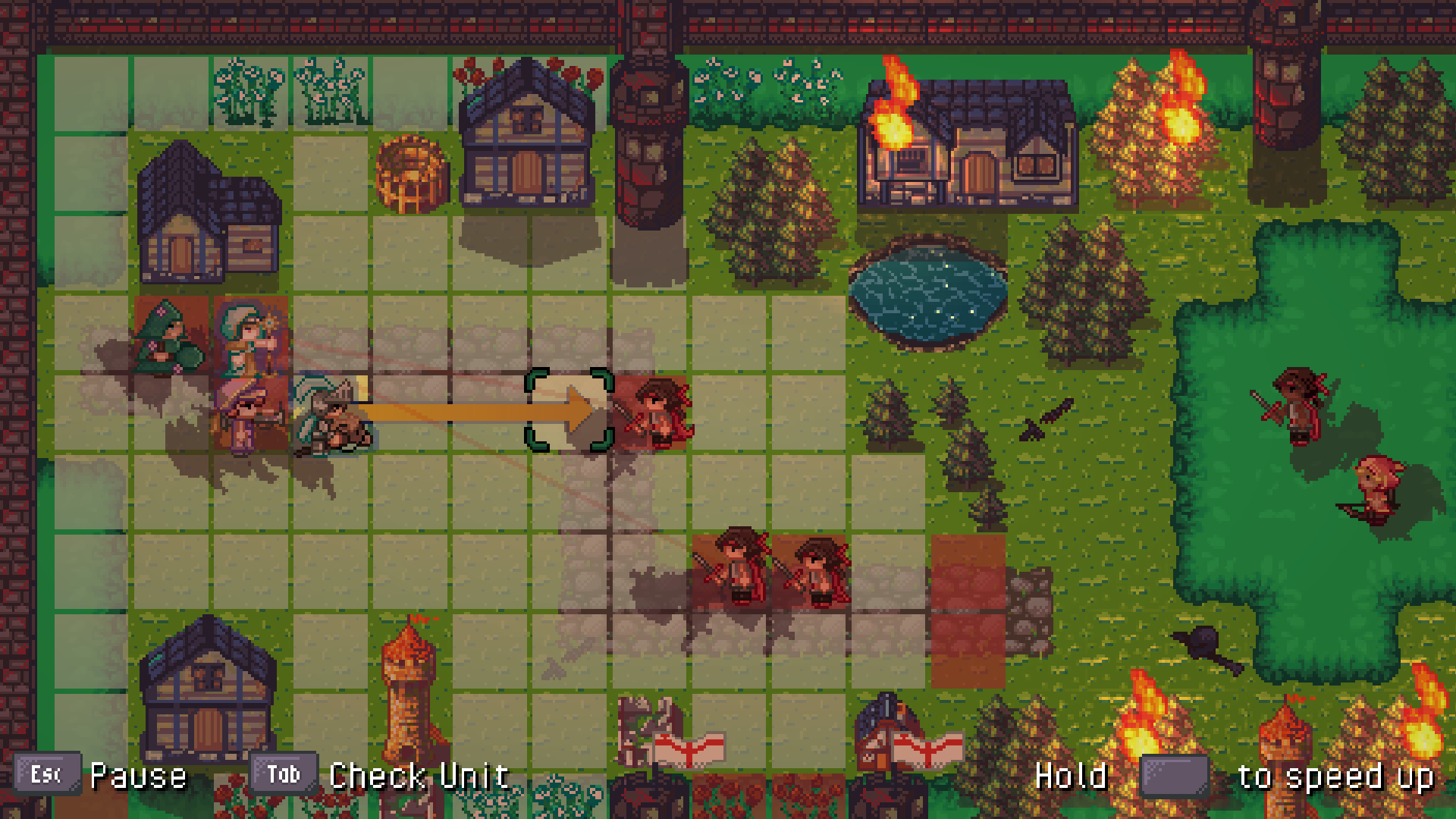Click the Esc key icon to pause
The height and width of the screenshot is (819, 1456).
tap(47, 774)
